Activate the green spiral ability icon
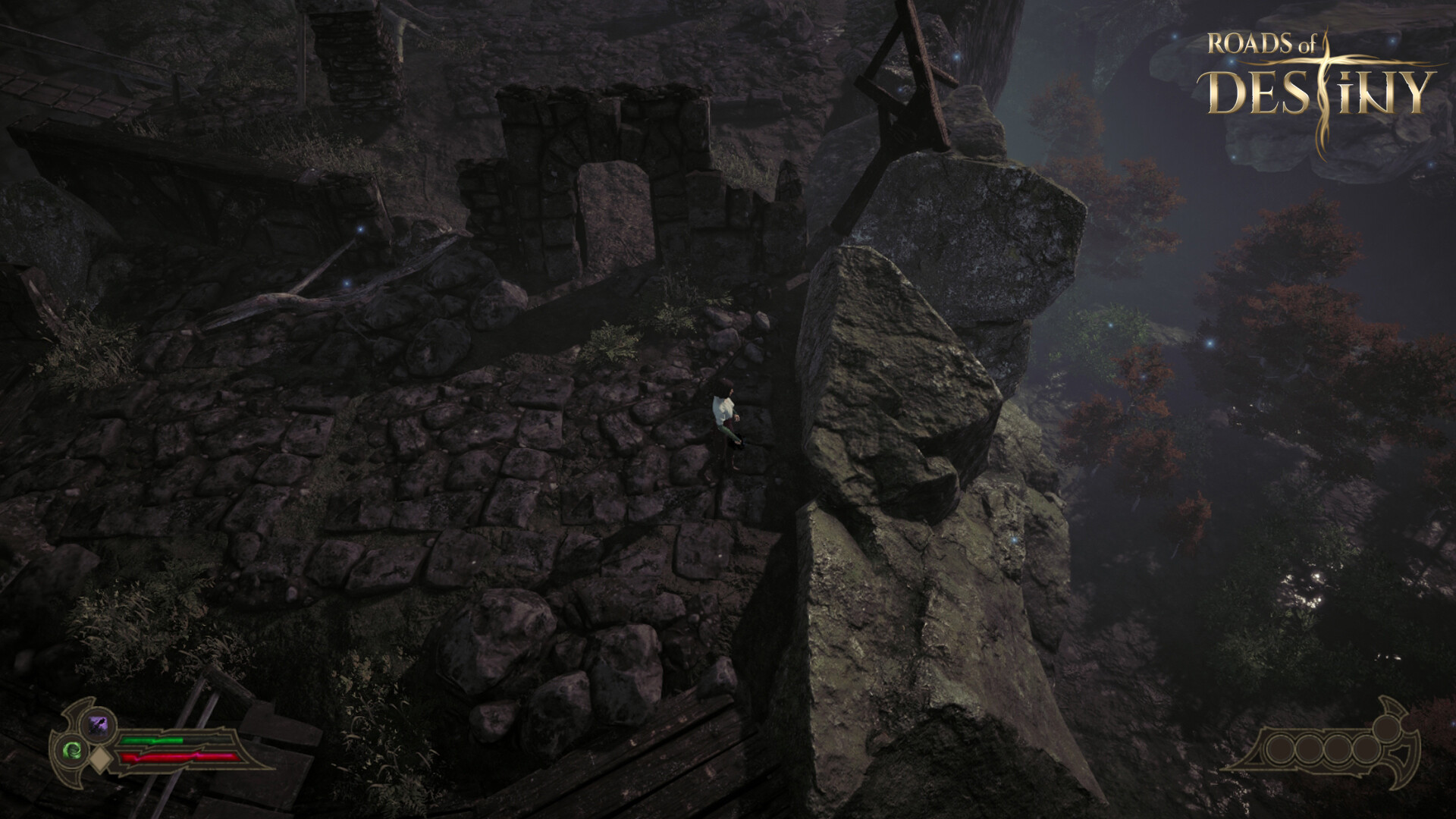1456x819 pixels. click(x=72, y=751)
